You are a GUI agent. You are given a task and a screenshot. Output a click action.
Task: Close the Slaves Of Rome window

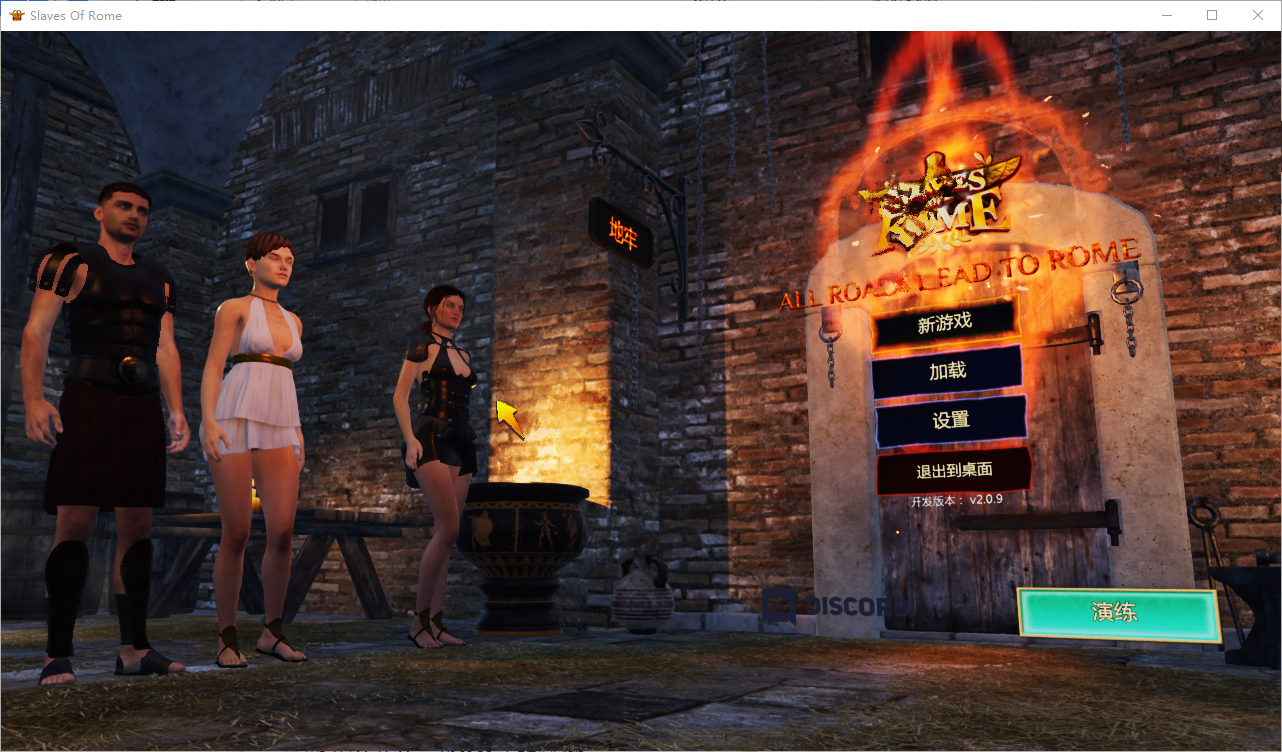click(x=1258, y=15)
